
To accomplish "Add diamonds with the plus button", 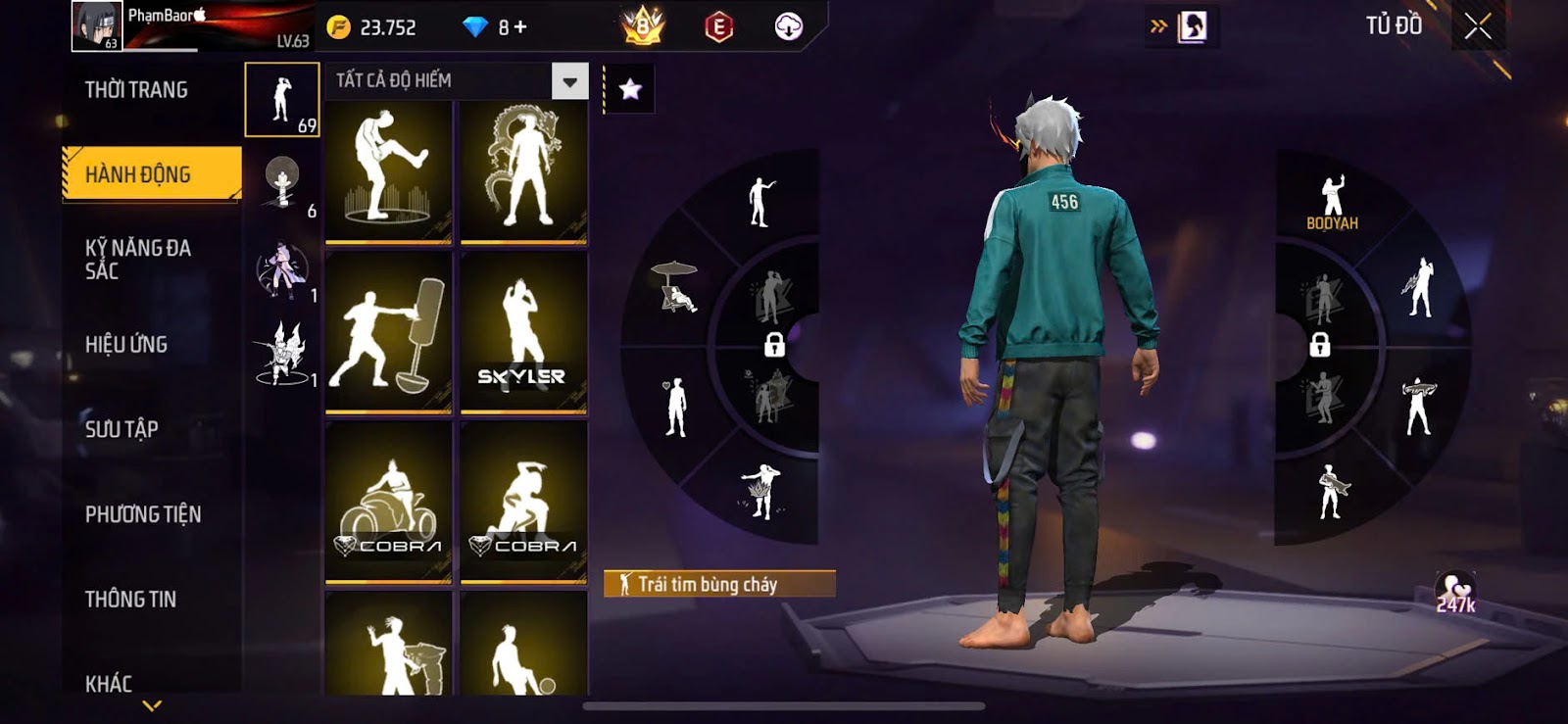I will [x=520, y=27].
